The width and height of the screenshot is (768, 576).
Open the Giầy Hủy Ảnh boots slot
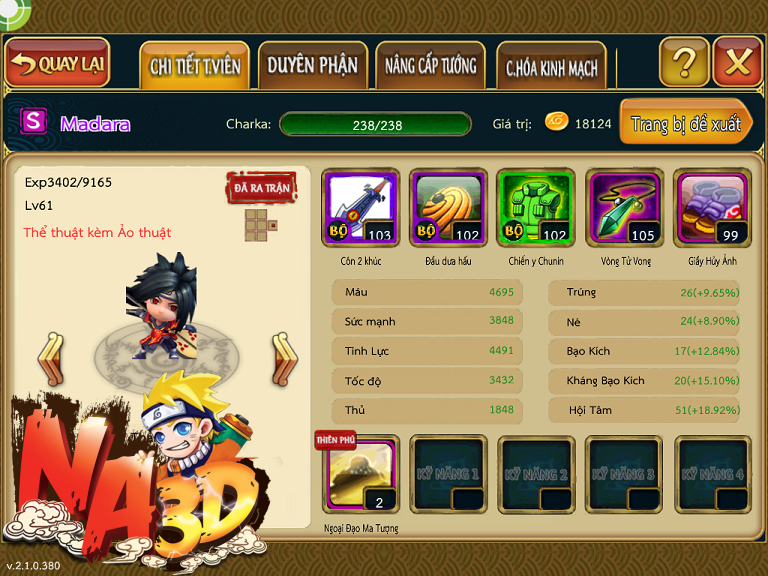713,207
